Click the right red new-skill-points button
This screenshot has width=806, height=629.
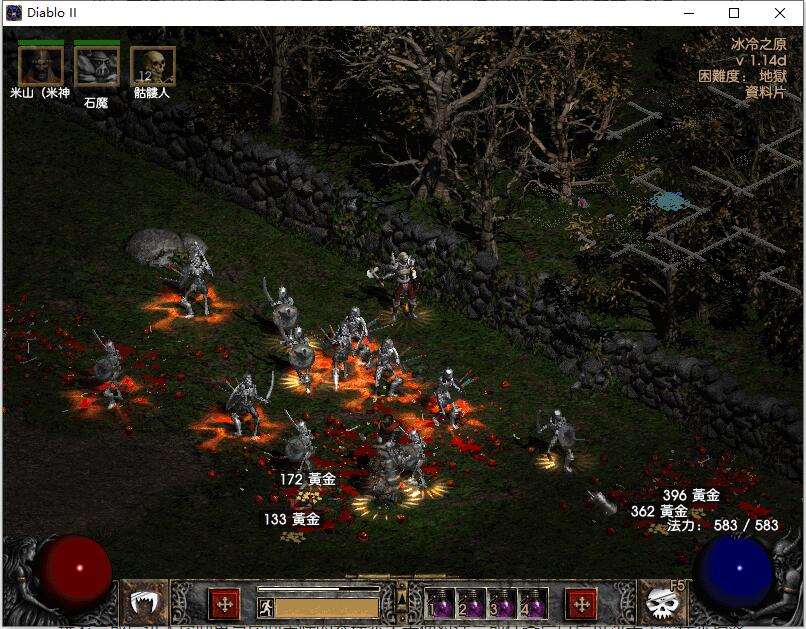coord(581,604)
